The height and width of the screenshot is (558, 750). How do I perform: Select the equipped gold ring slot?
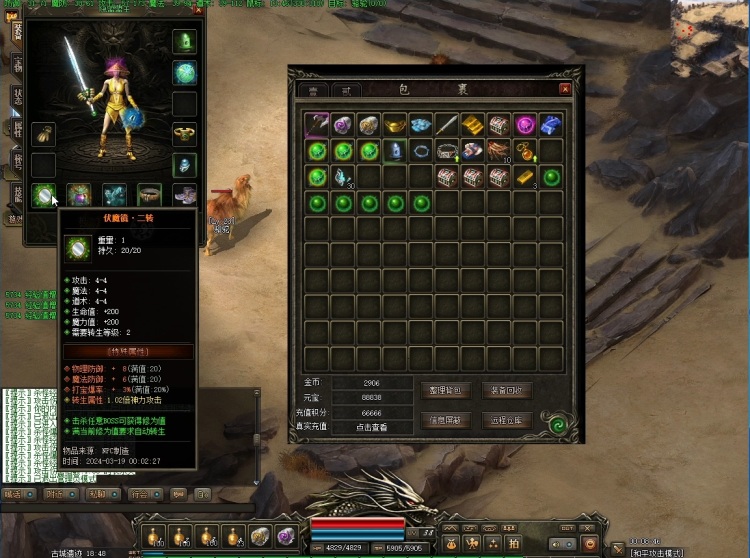[184, 133]
